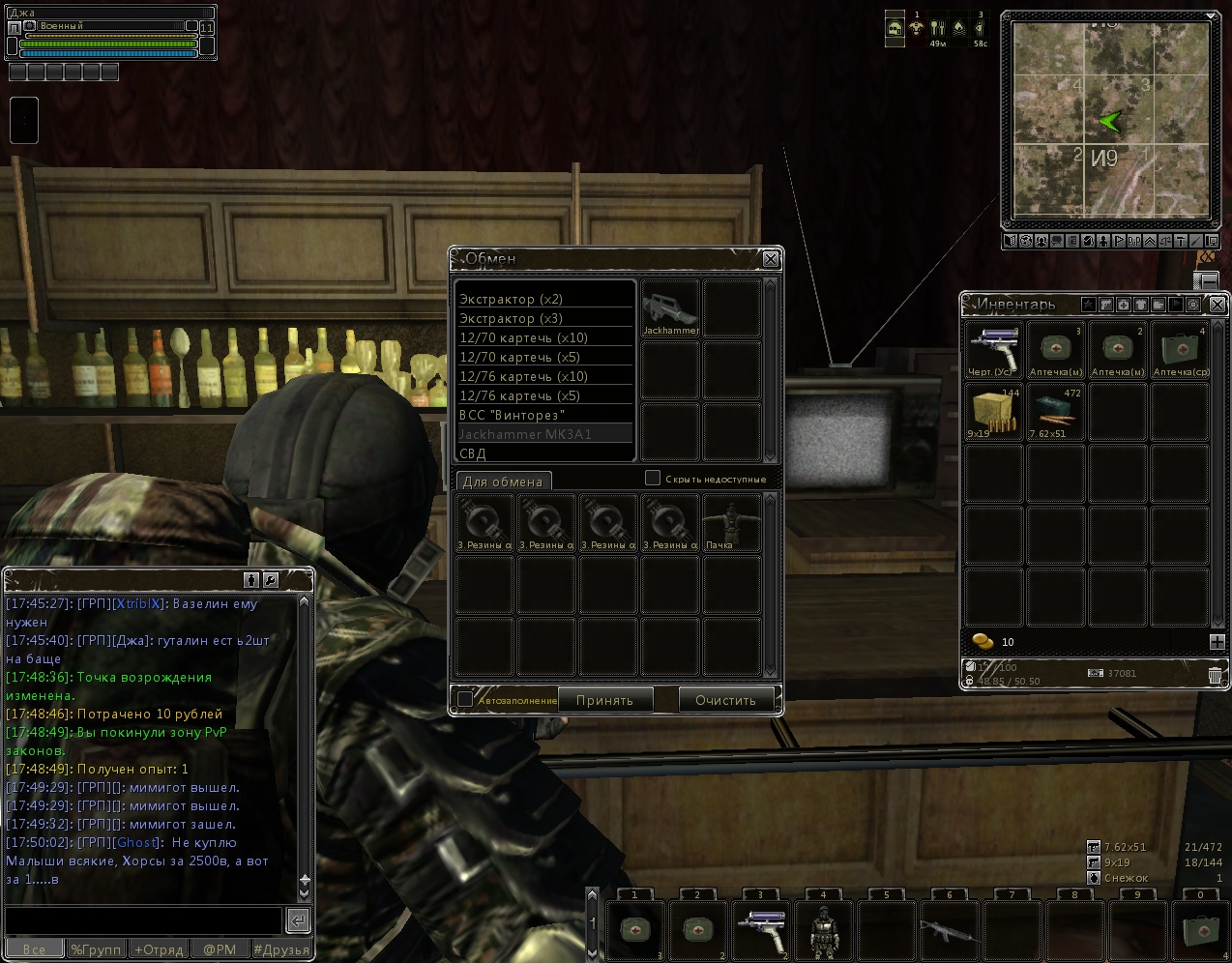This screenshot has width=1232, height=963.
Task: Switch chat to the %Групп channel
Action: pos(96,949)
